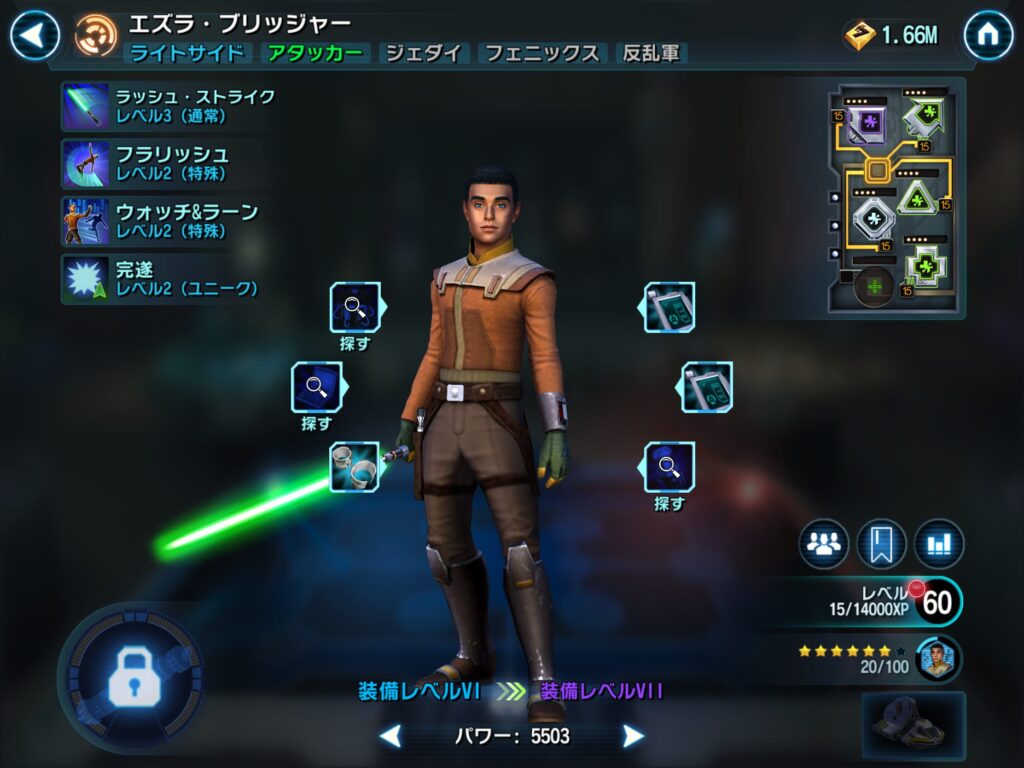The image size is (1024, 768).
Task: Tap the フェニックス tag
Action: coord(543,54)
